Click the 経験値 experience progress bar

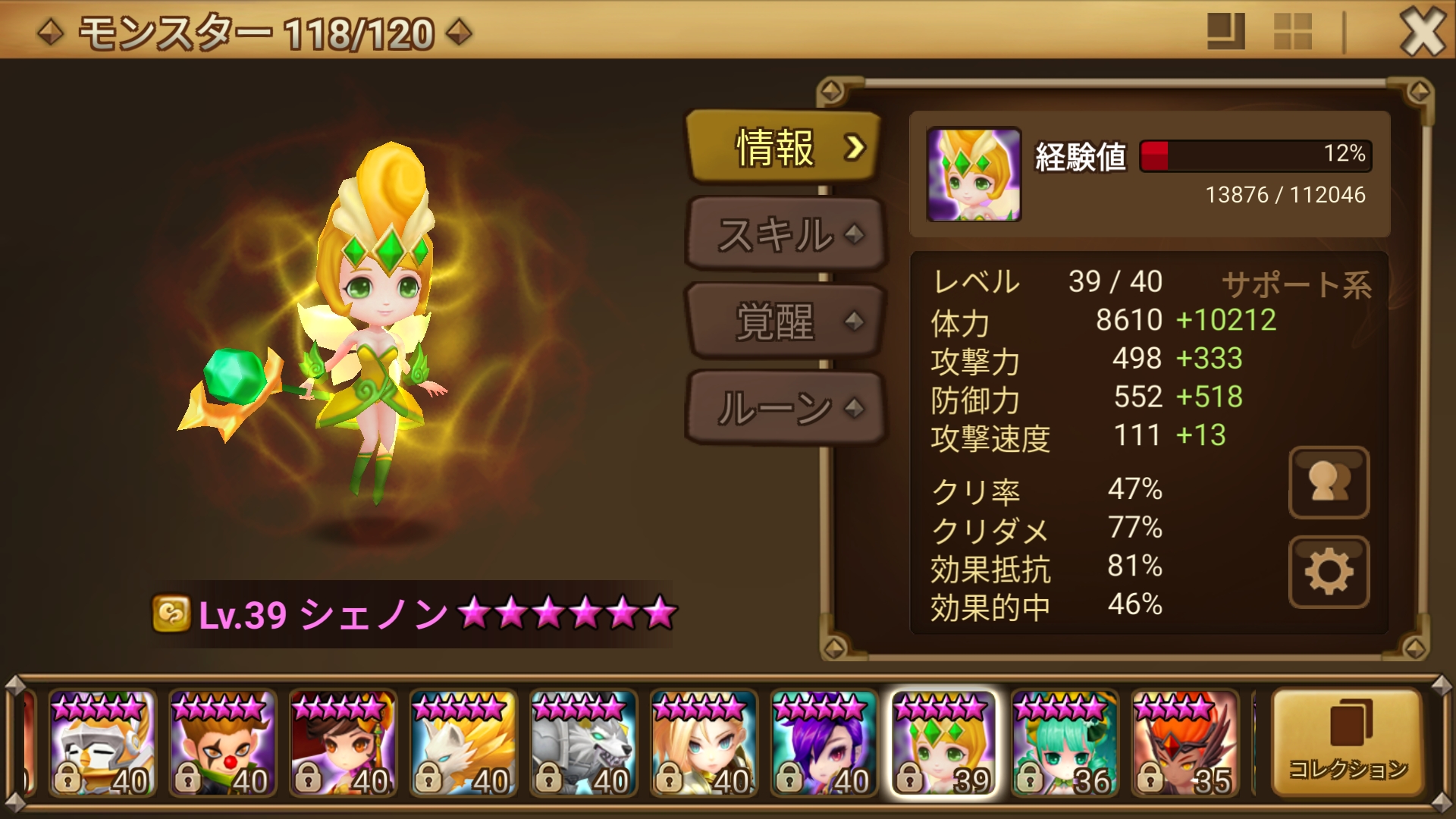[1255, 155]
